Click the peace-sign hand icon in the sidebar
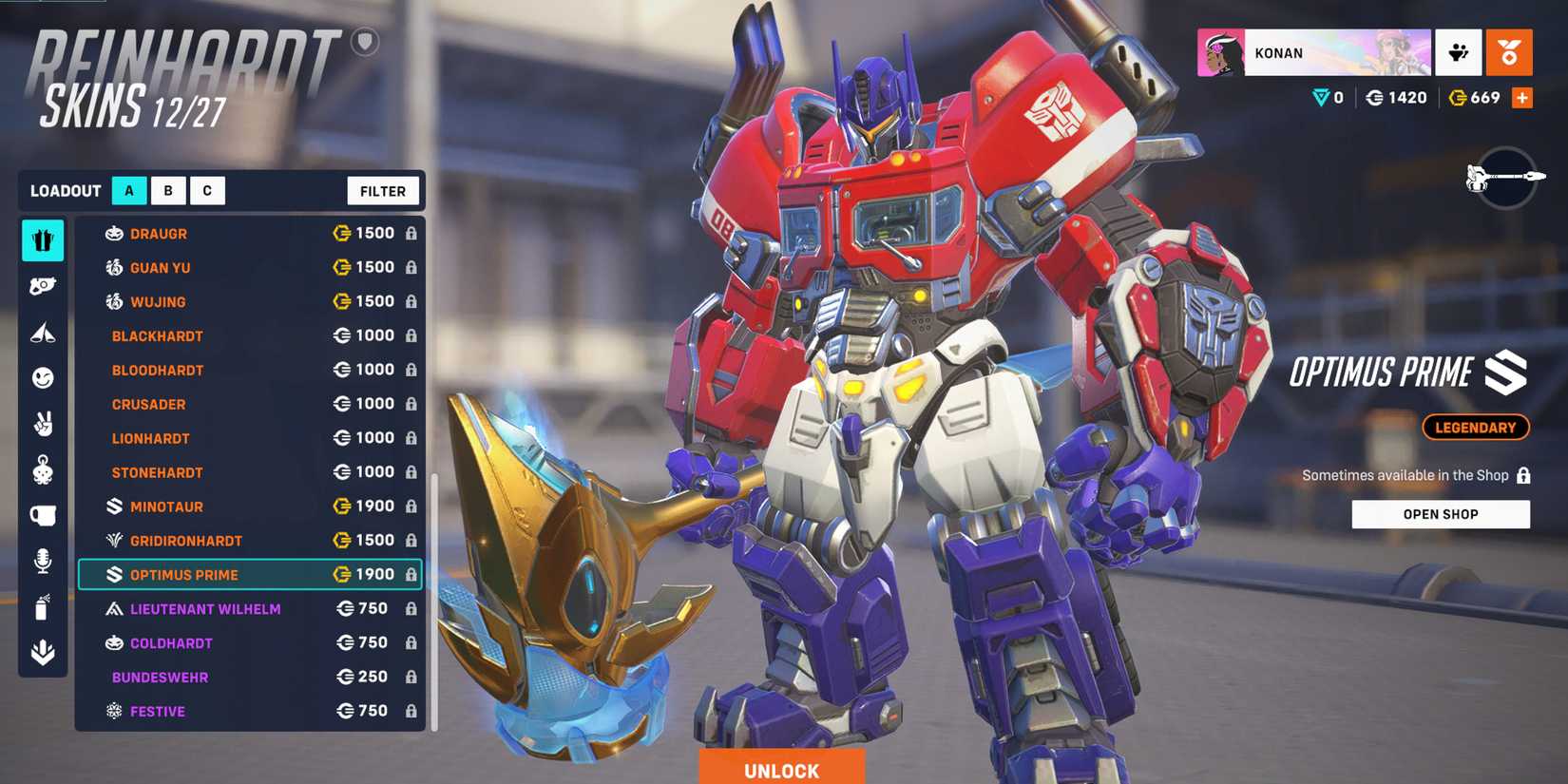The image size is (1568, 784). 43,423
